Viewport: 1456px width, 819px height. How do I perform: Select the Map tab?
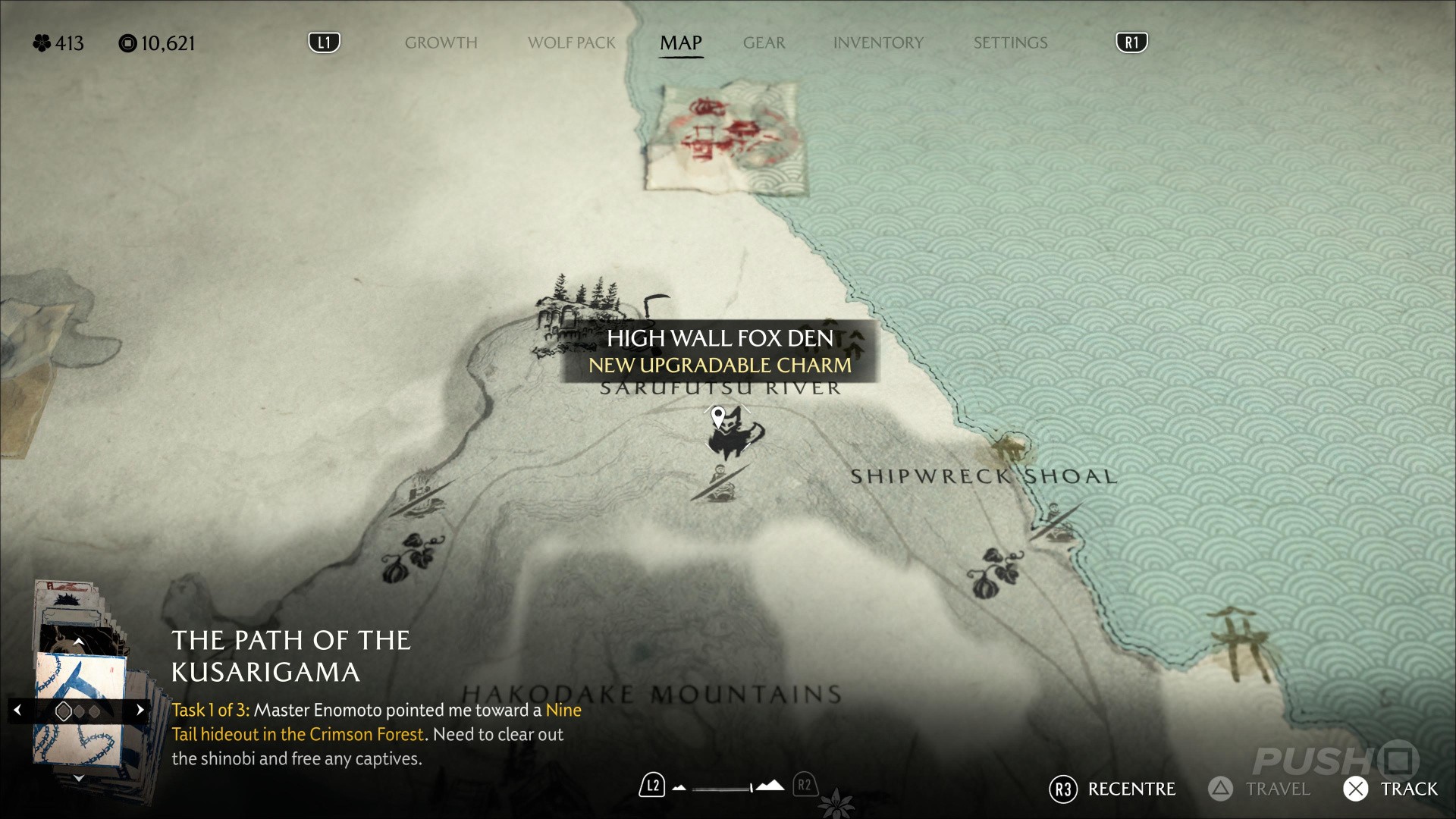click(x=680, y=43)
